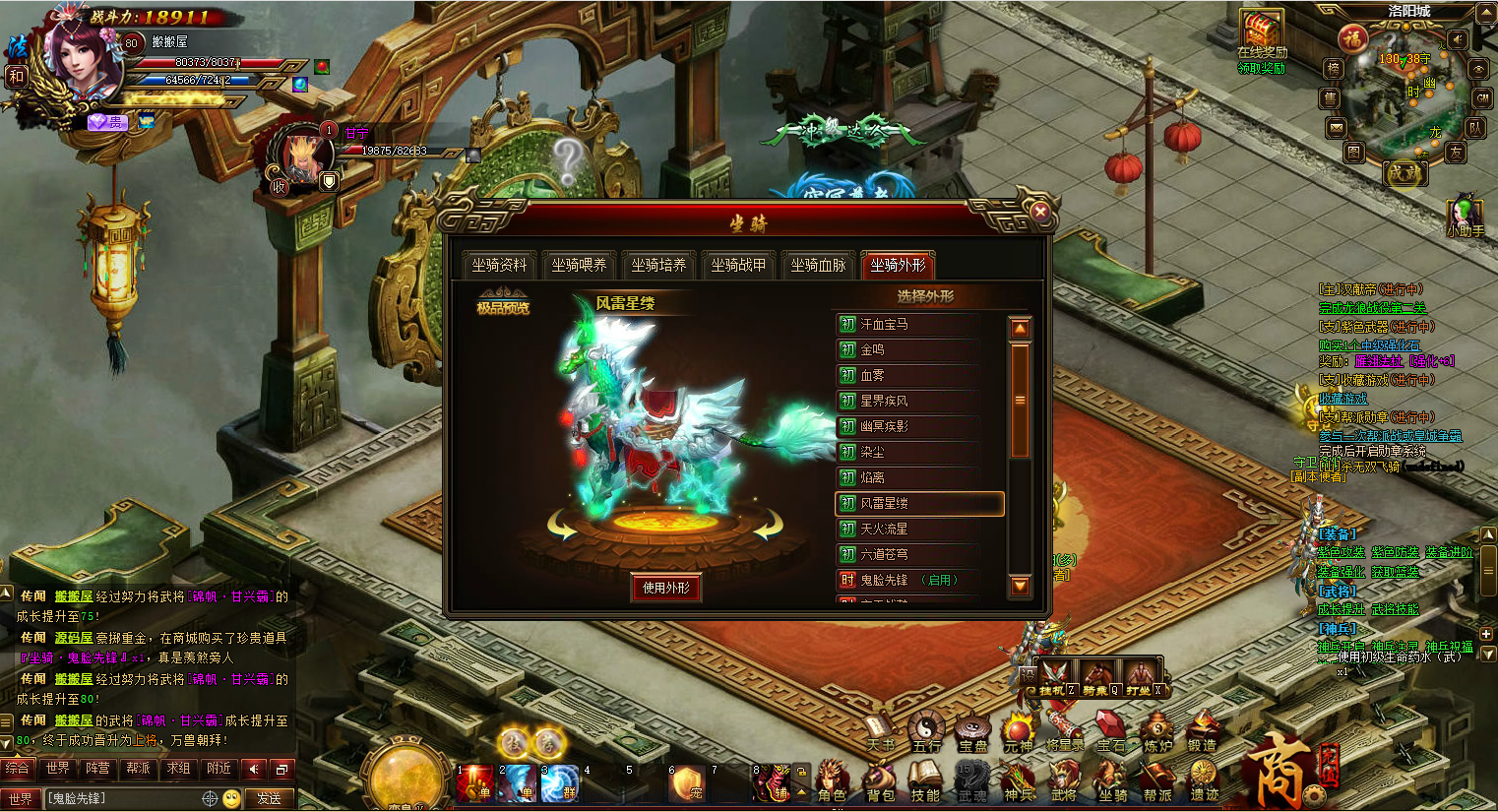This screenshot has height=812, width=1498.
Task: Click the appearance list's scroll-down arrow
Action: tap(1020, 587)
